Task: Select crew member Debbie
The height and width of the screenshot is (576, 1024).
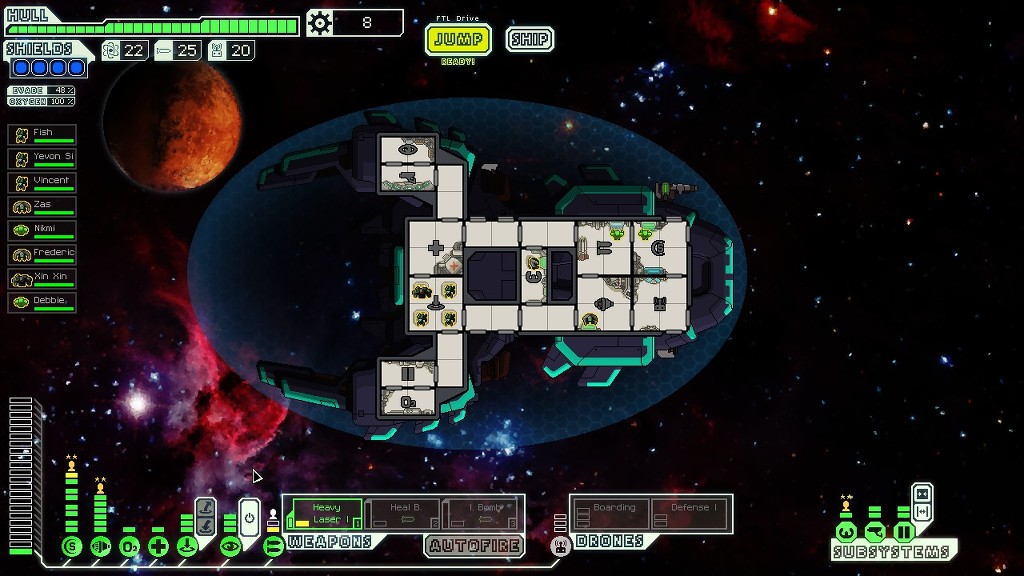Action: point(43,302)
